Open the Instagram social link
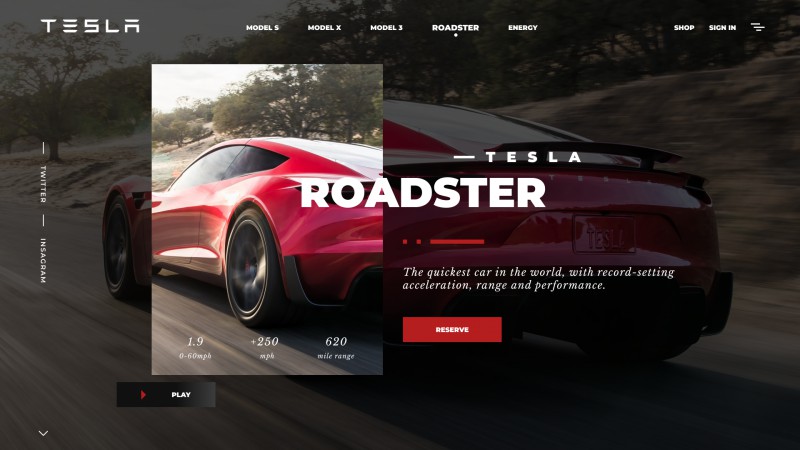800x450 pixels. (43, 260)
